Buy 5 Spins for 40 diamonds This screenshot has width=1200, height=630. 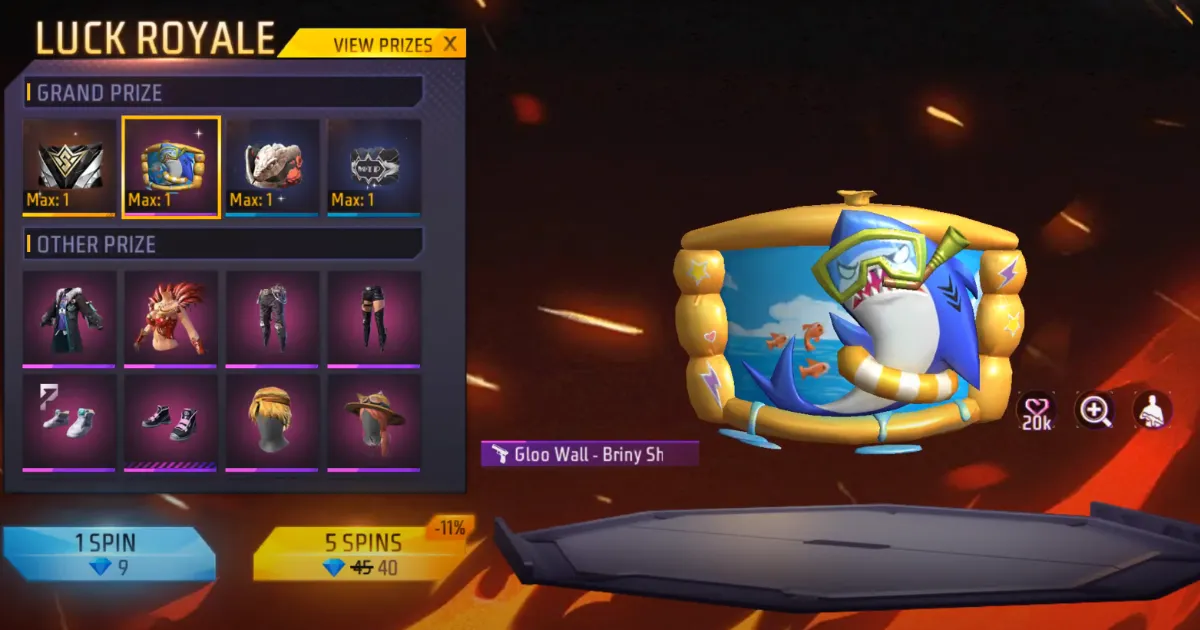click(362, 554)
